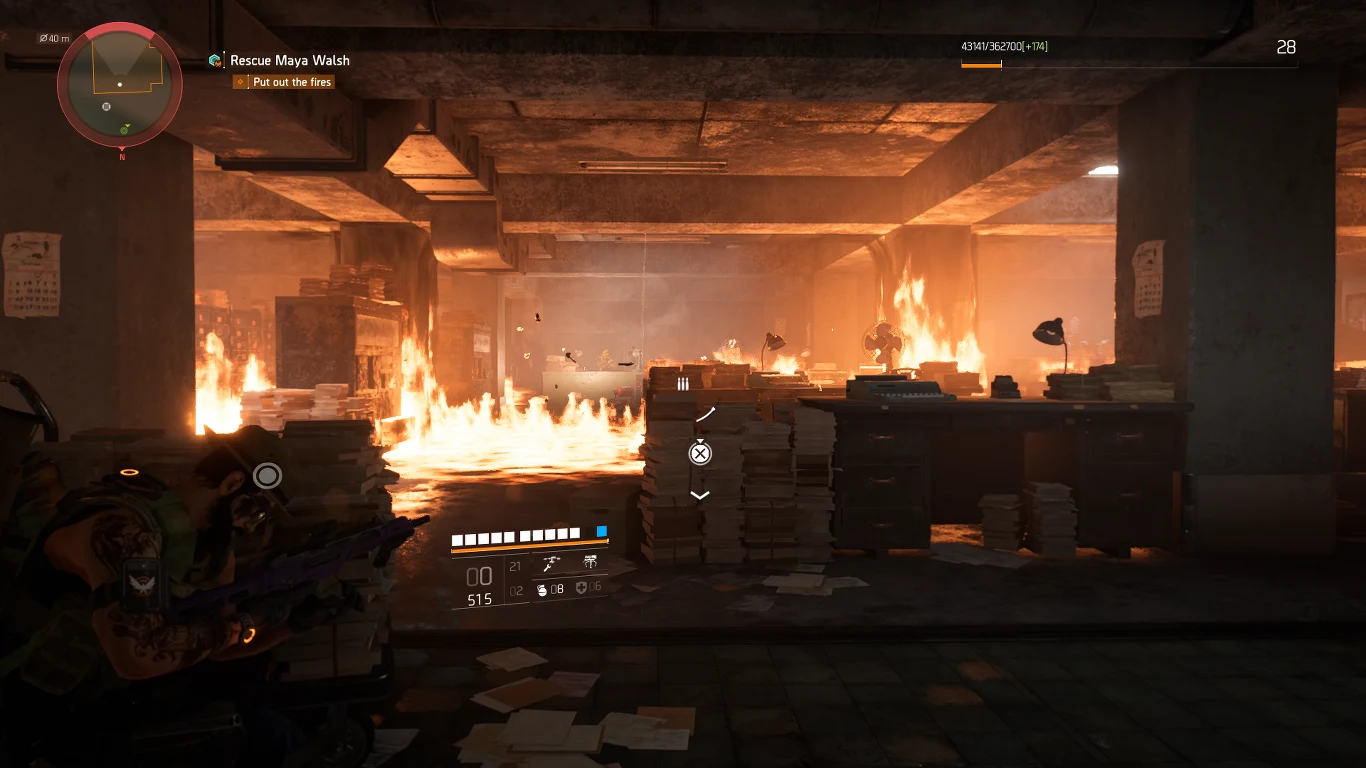
Task: Click the vault prompt curve above the X icon
Action: pos(705,412)
